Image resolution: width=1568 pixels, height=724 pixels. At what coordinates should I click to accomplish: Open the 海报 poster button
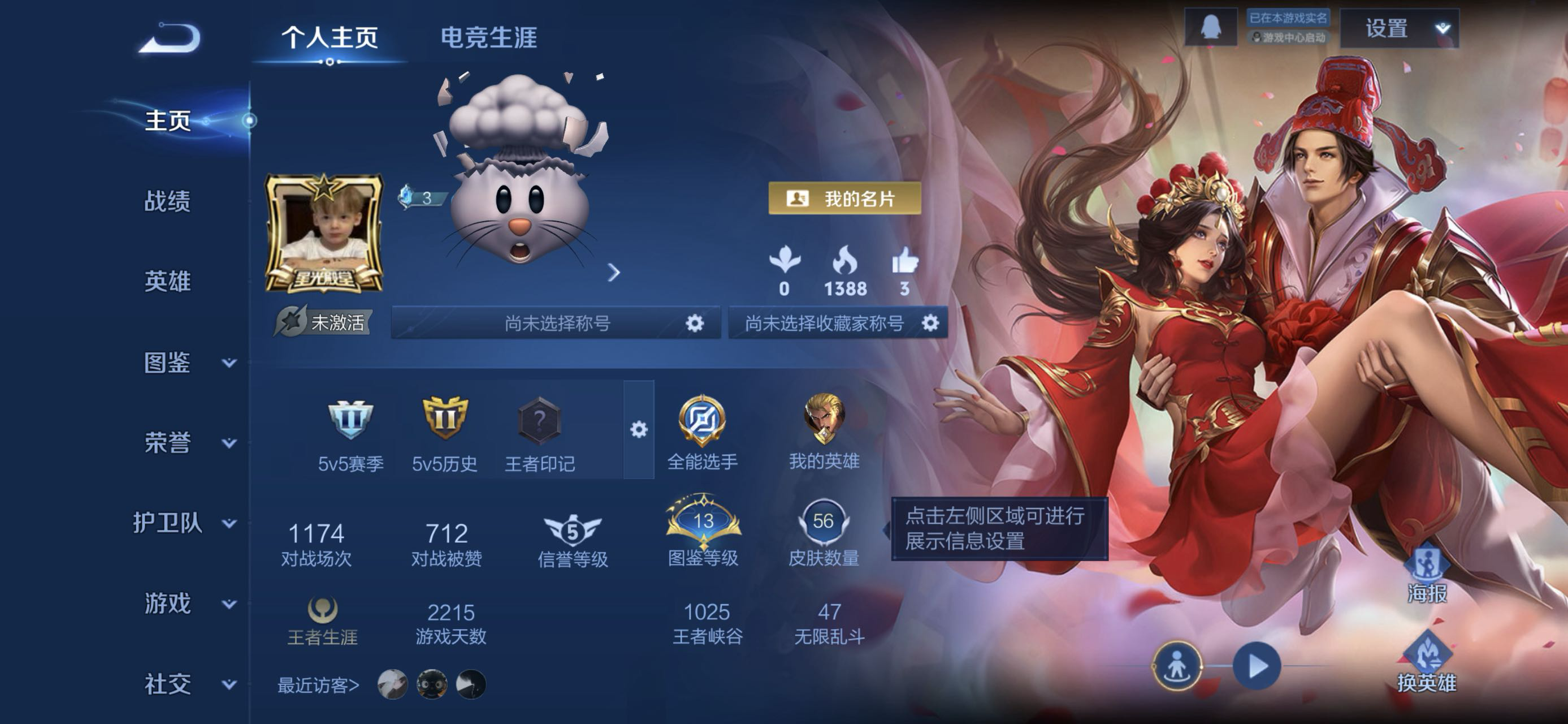point(1426,575)
